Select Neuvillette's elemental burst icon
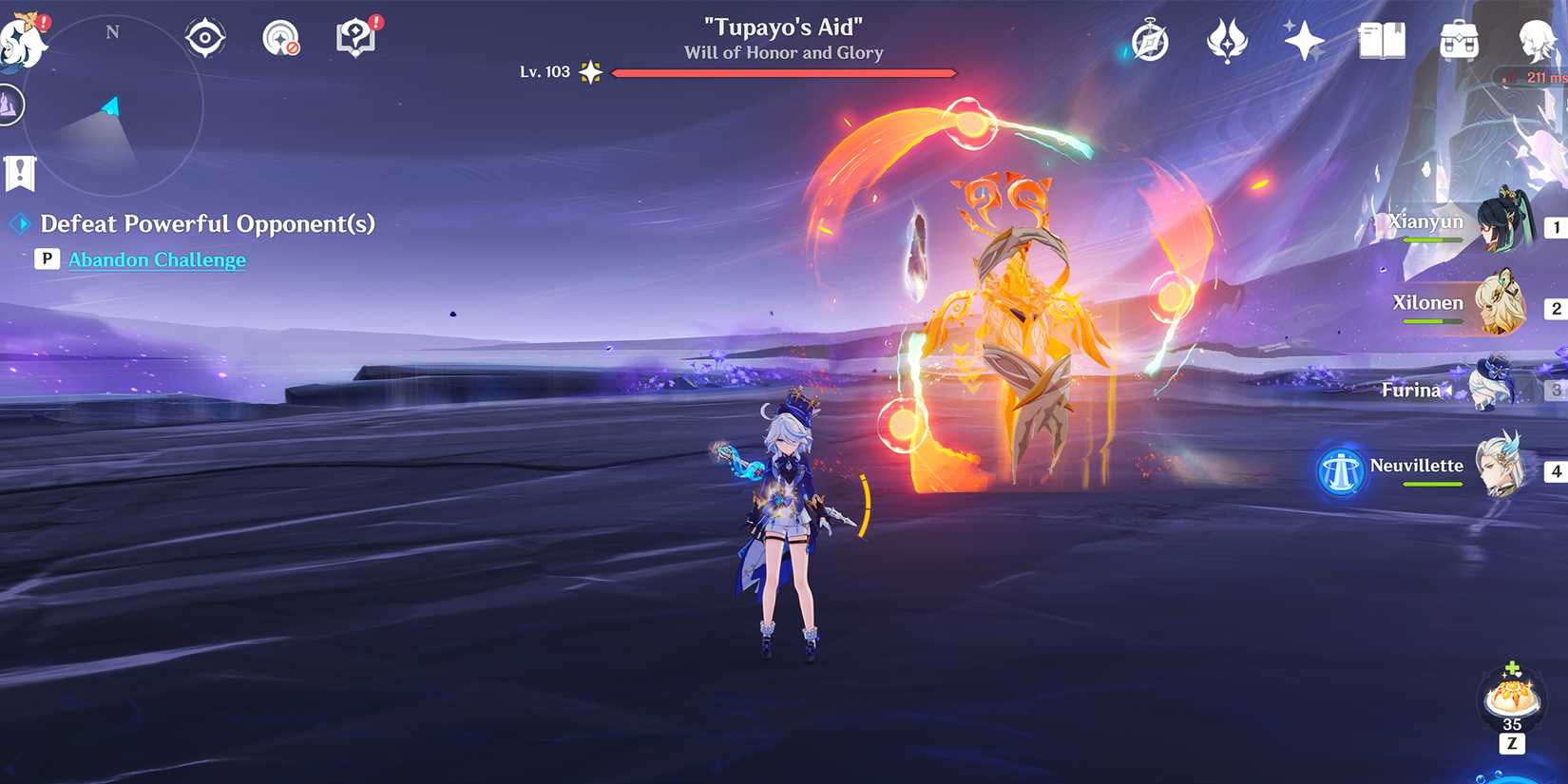The height and width of the screenshot is (784, 1568). tap(1340, 472)
